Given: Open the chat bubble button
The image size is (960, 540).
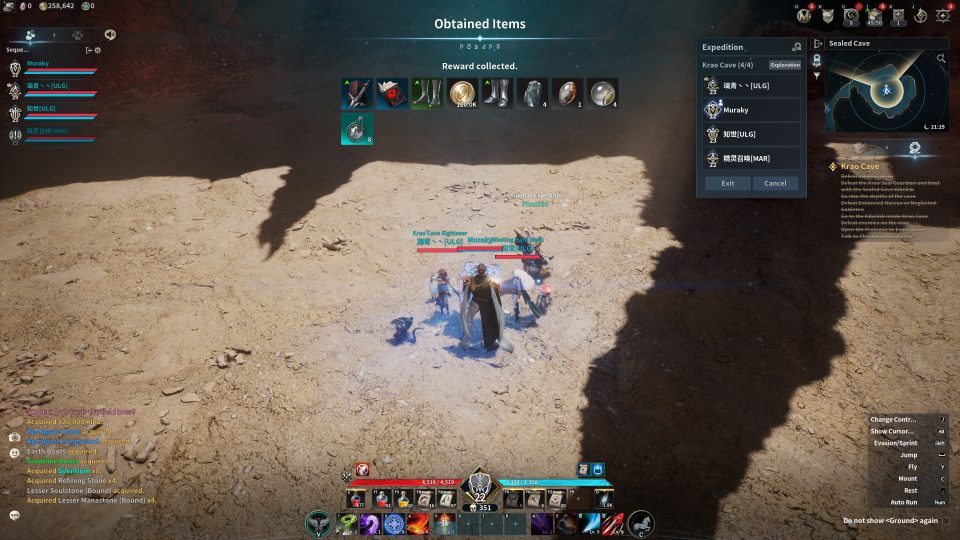Looking at the screenshot, I should tap(15, 515).
